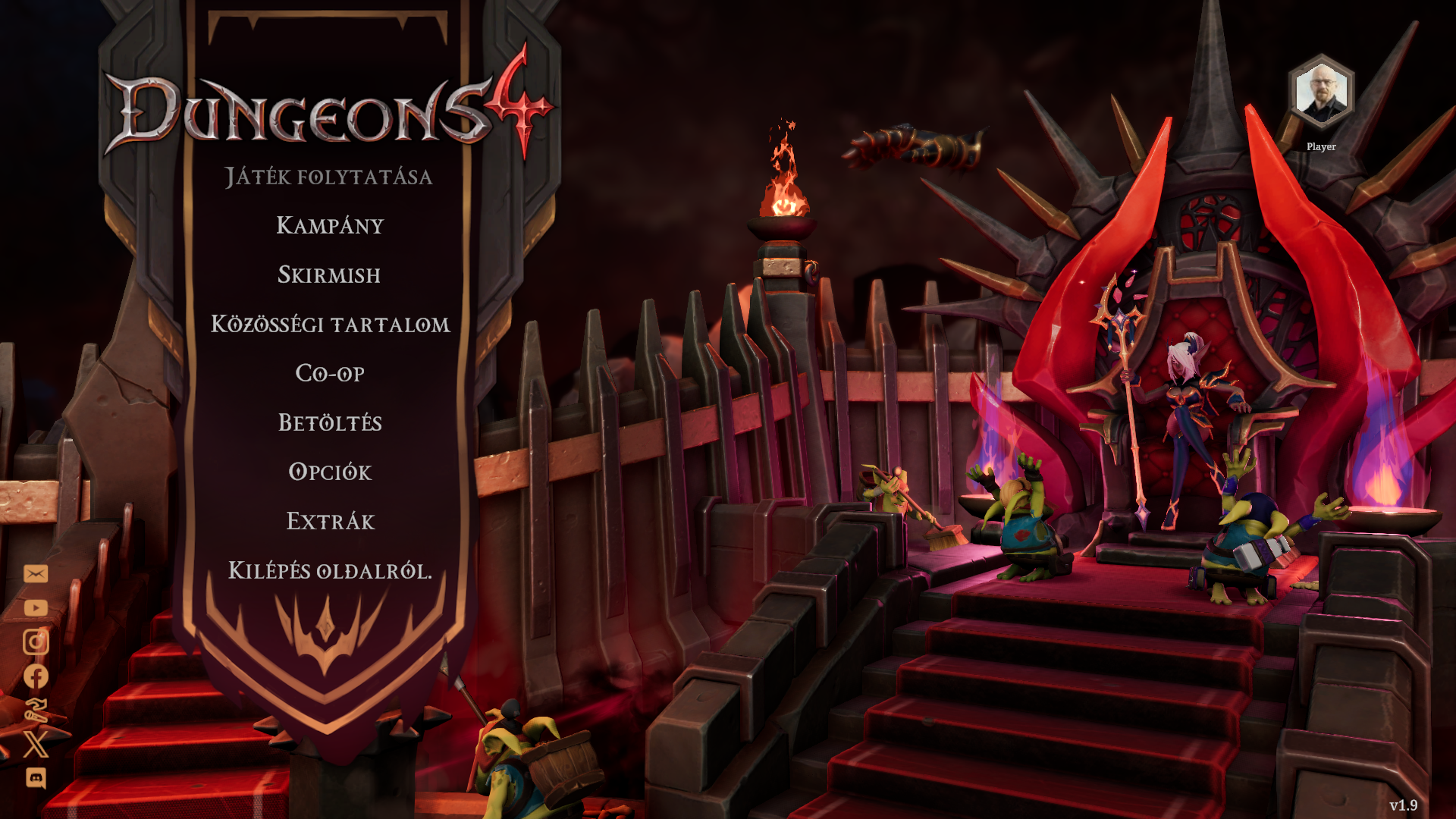
Task: Open the X social link
Action: (x=36, y=744)
